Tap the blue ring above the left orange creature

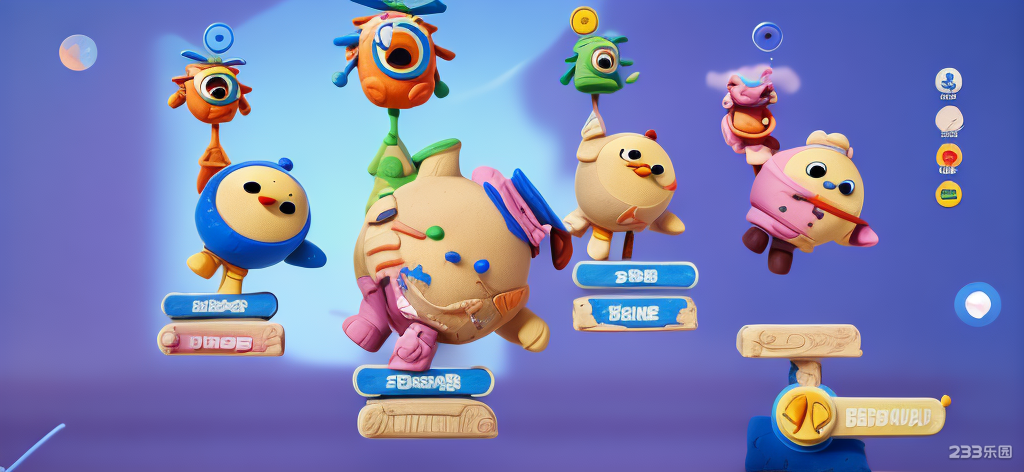pyautogui.click(x=218, y=39)
